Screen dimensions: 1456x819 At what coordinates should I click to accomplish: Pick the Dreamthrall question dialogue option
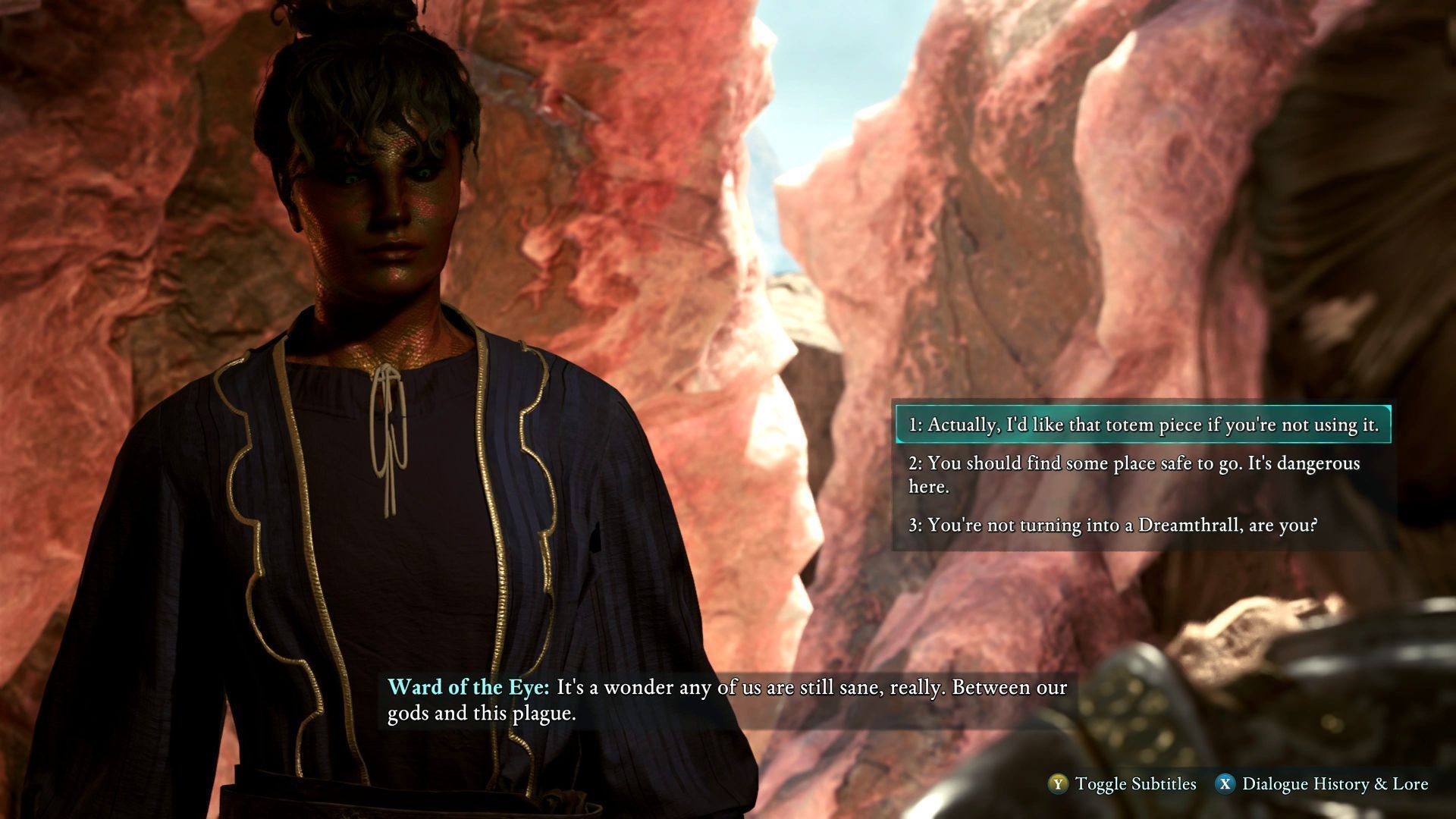tap(1112, 525)
